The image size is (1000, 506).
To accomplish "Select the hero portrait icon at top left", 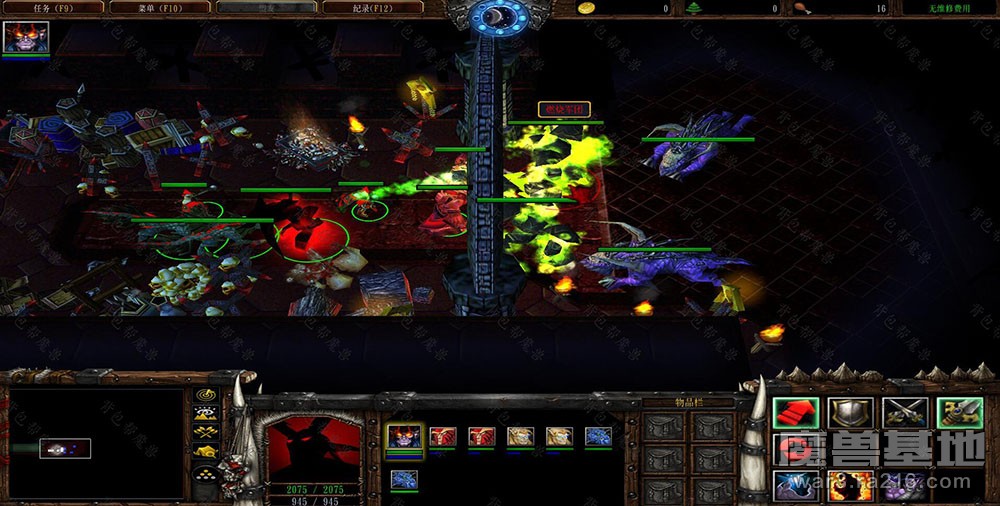I will [26, 37].
